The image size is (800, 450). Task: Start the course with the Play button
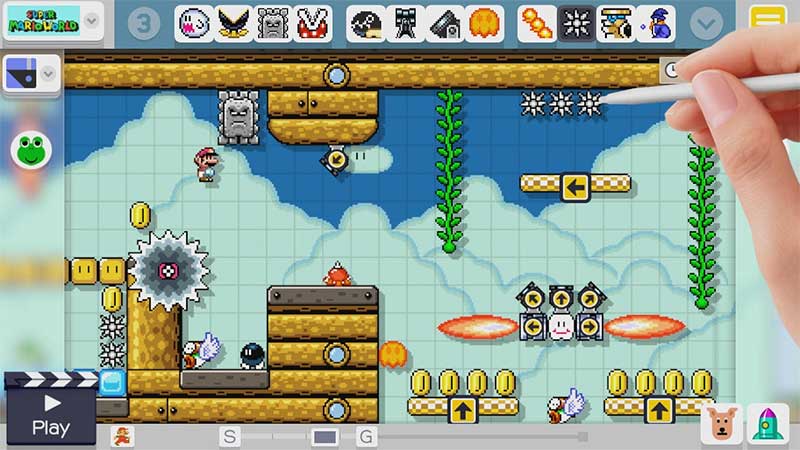click(49, 412)
